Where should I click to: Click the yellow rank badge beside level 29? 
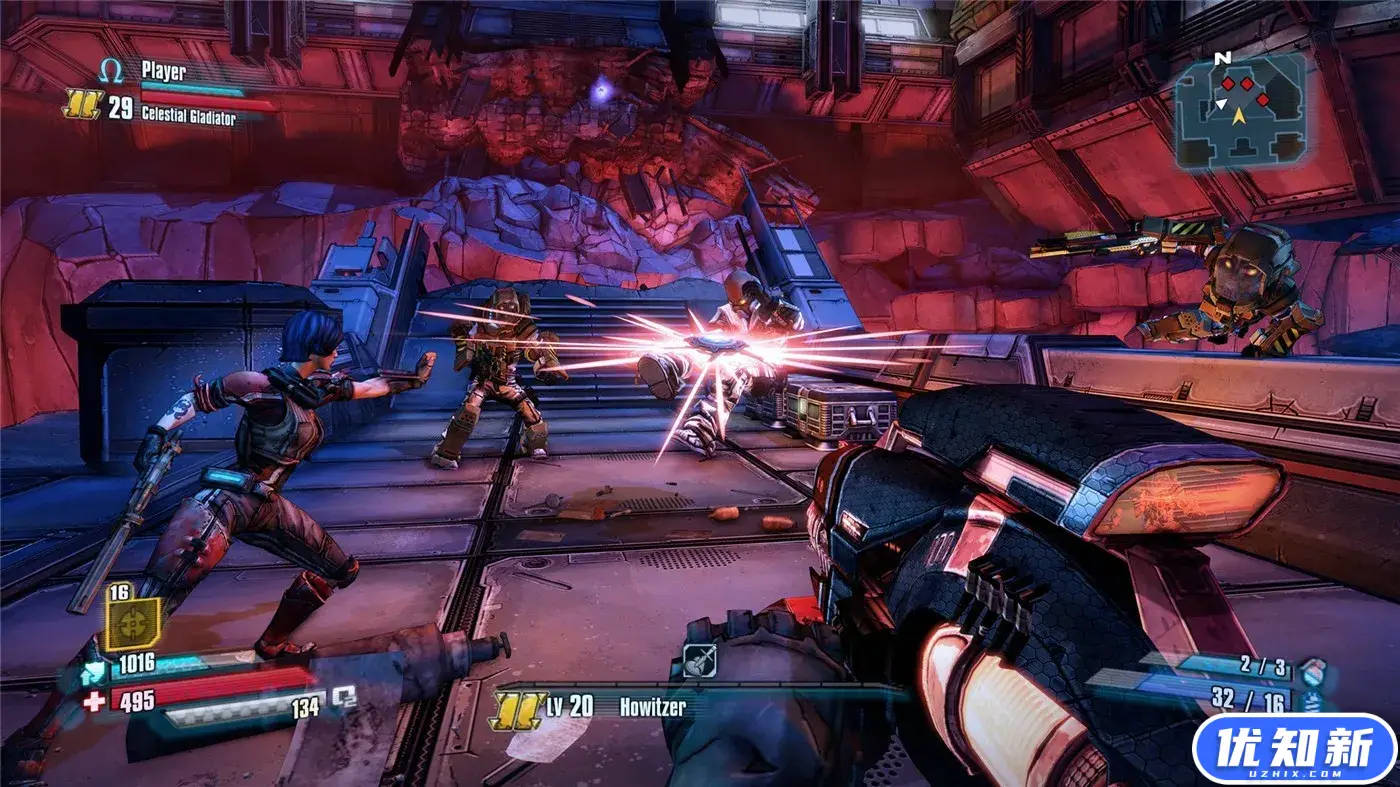coord(80,105)
